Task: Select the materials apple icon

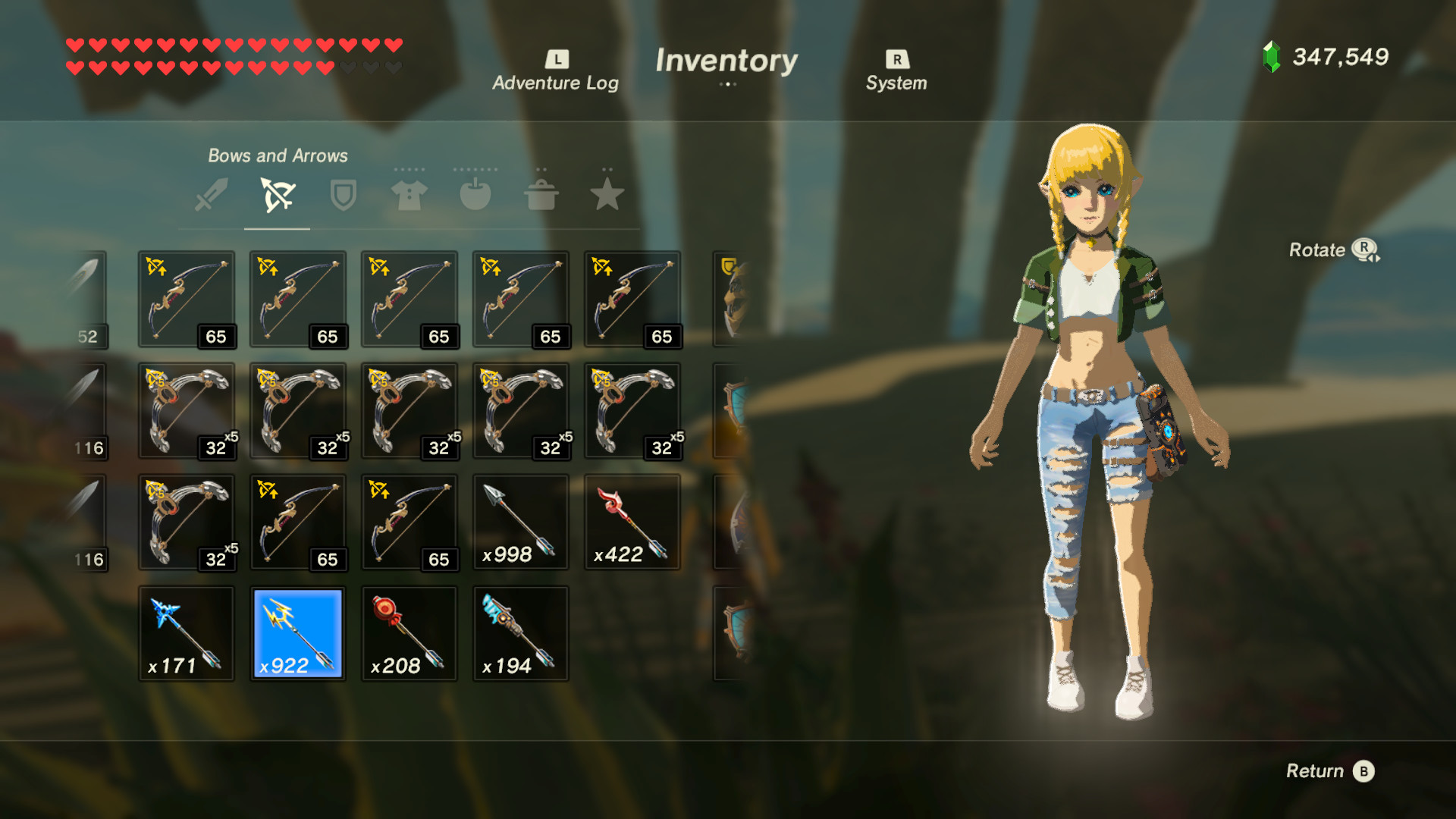Action: [475, 196]
